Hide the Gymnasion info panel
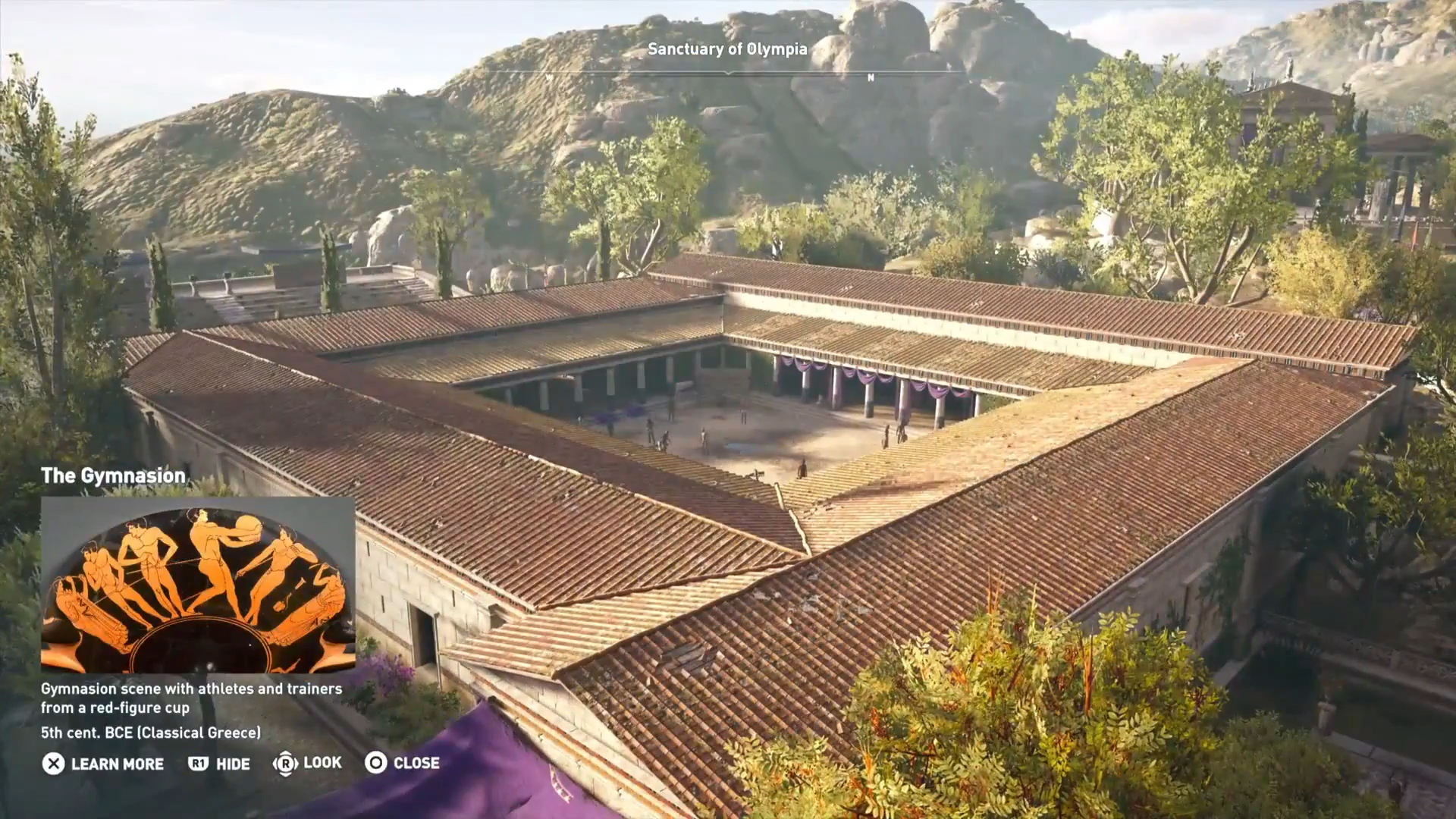This screenshot has width=1456, height=819. click(x=219, y=764)
